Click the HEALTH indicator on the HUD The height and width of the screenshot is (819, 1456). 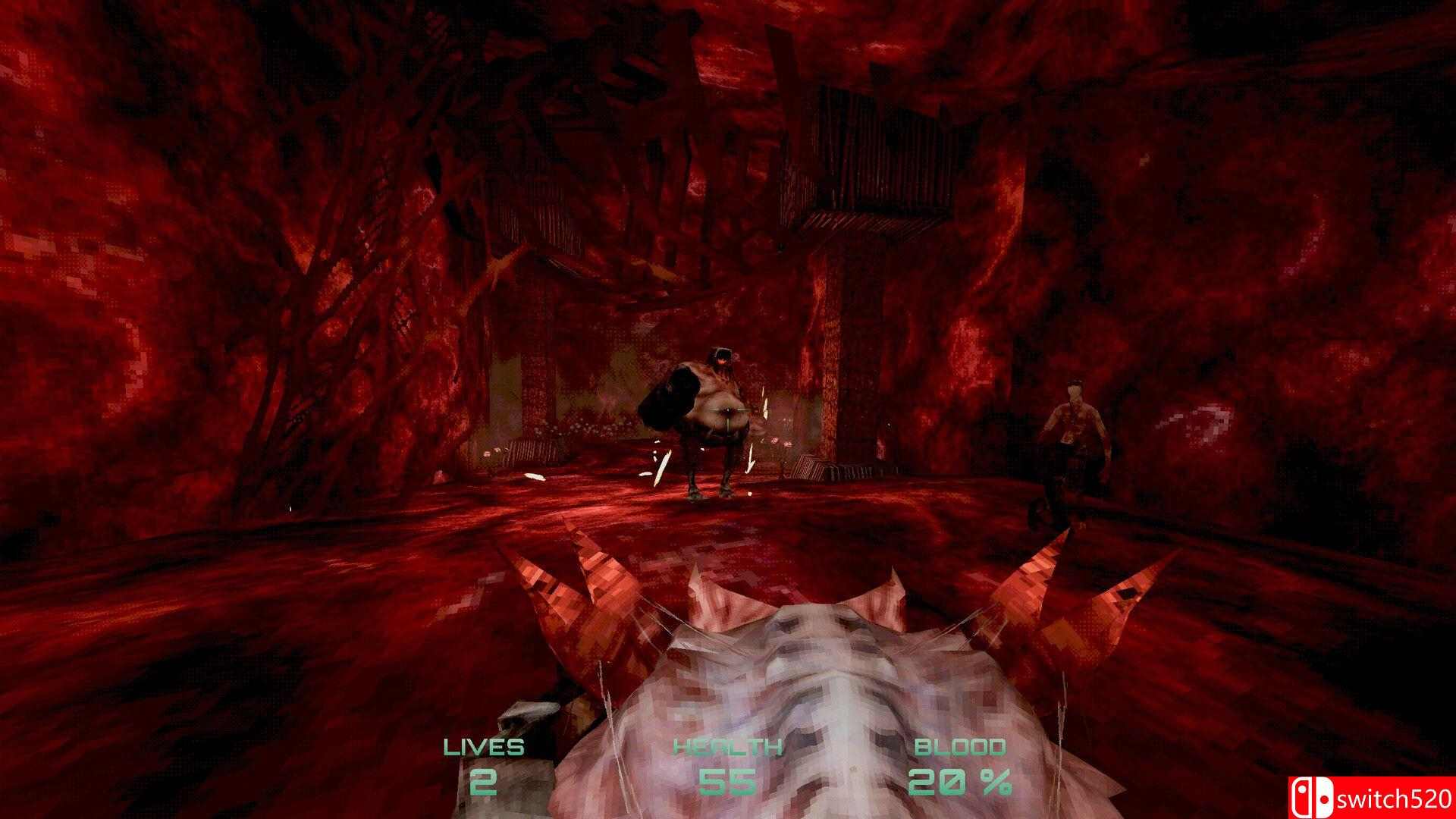click(726, 746)
